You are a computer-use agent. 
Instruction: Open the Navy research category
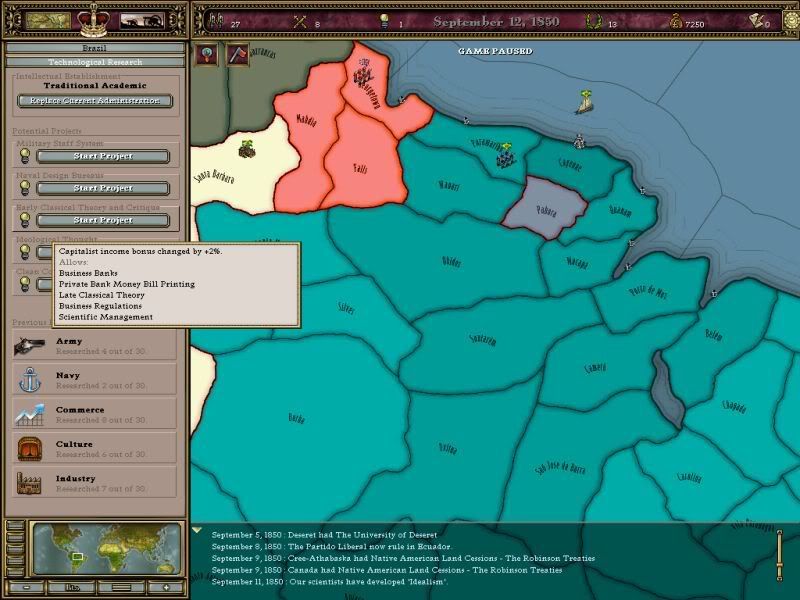(94, 380)
